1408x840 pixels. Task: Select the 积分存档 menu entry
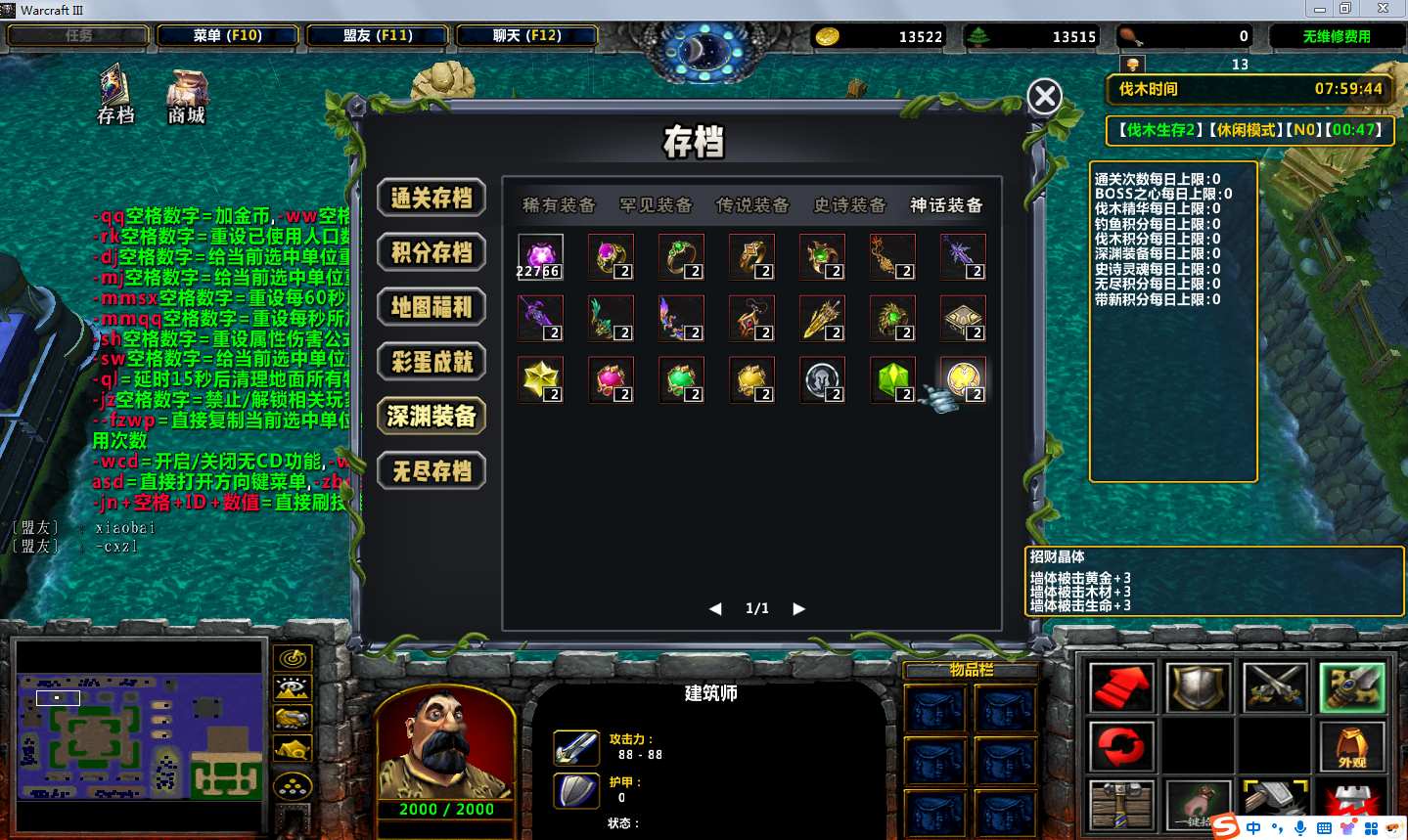[431, 253]
